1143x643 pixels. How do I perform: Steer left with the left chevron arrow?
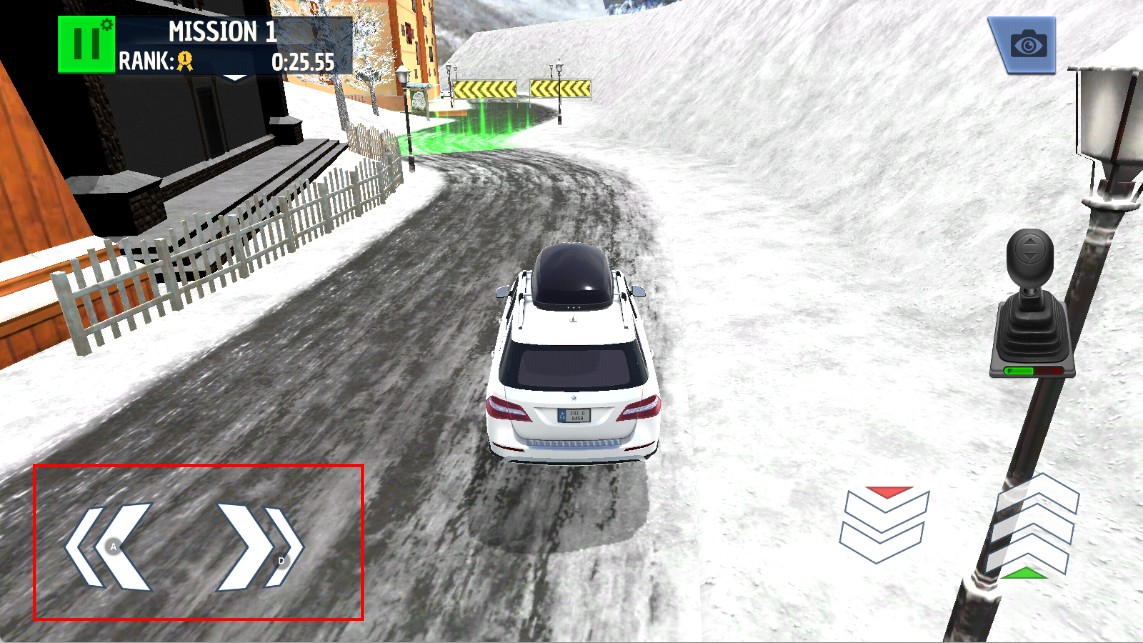(x=108, y=546)
